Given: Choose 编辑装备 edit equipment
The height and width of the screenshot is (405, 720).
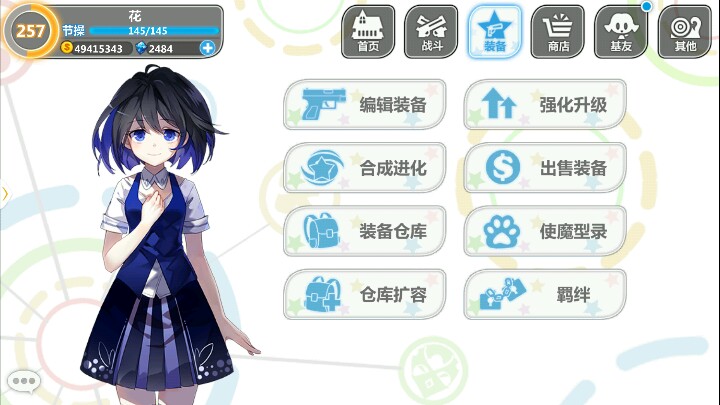Looking at the screenshot, I should point(365,105).
